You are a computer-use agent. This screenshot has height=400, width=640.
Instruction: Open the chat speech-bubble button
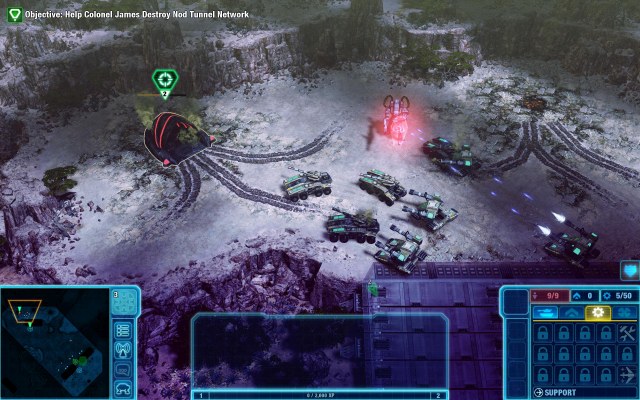pyautogui.click(x=123, y=368)
